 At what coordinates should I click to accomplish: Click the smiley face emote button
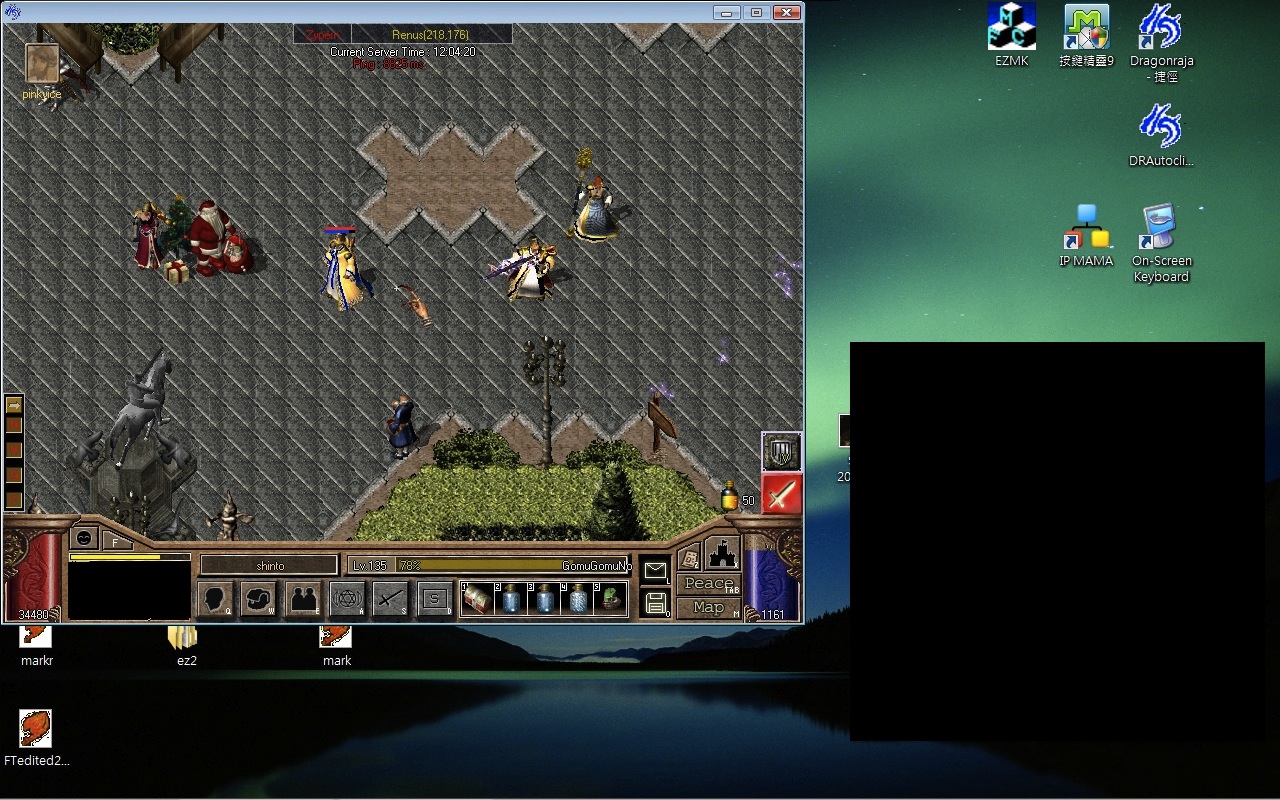85,538
